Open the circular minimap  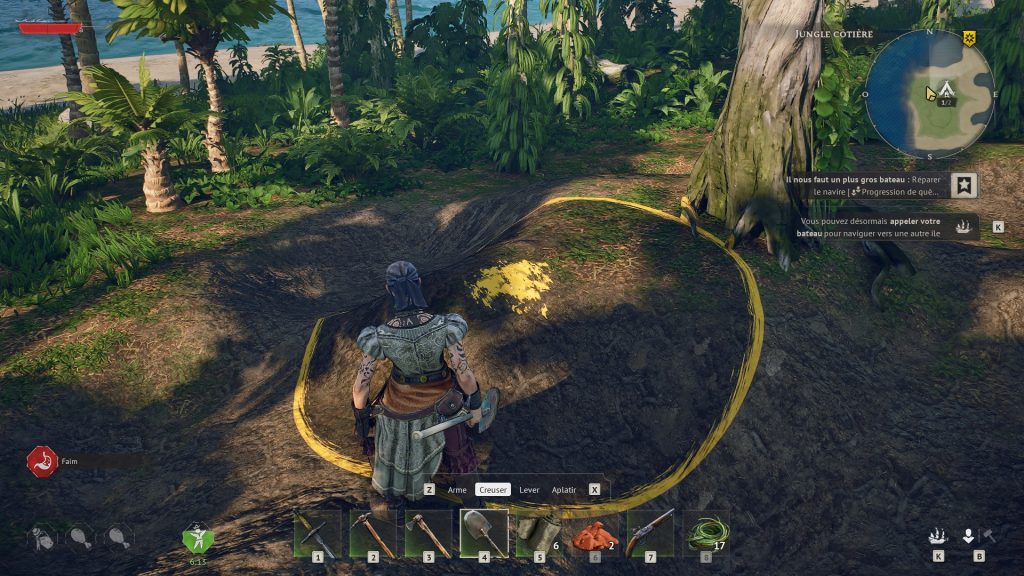click(929, 93)
